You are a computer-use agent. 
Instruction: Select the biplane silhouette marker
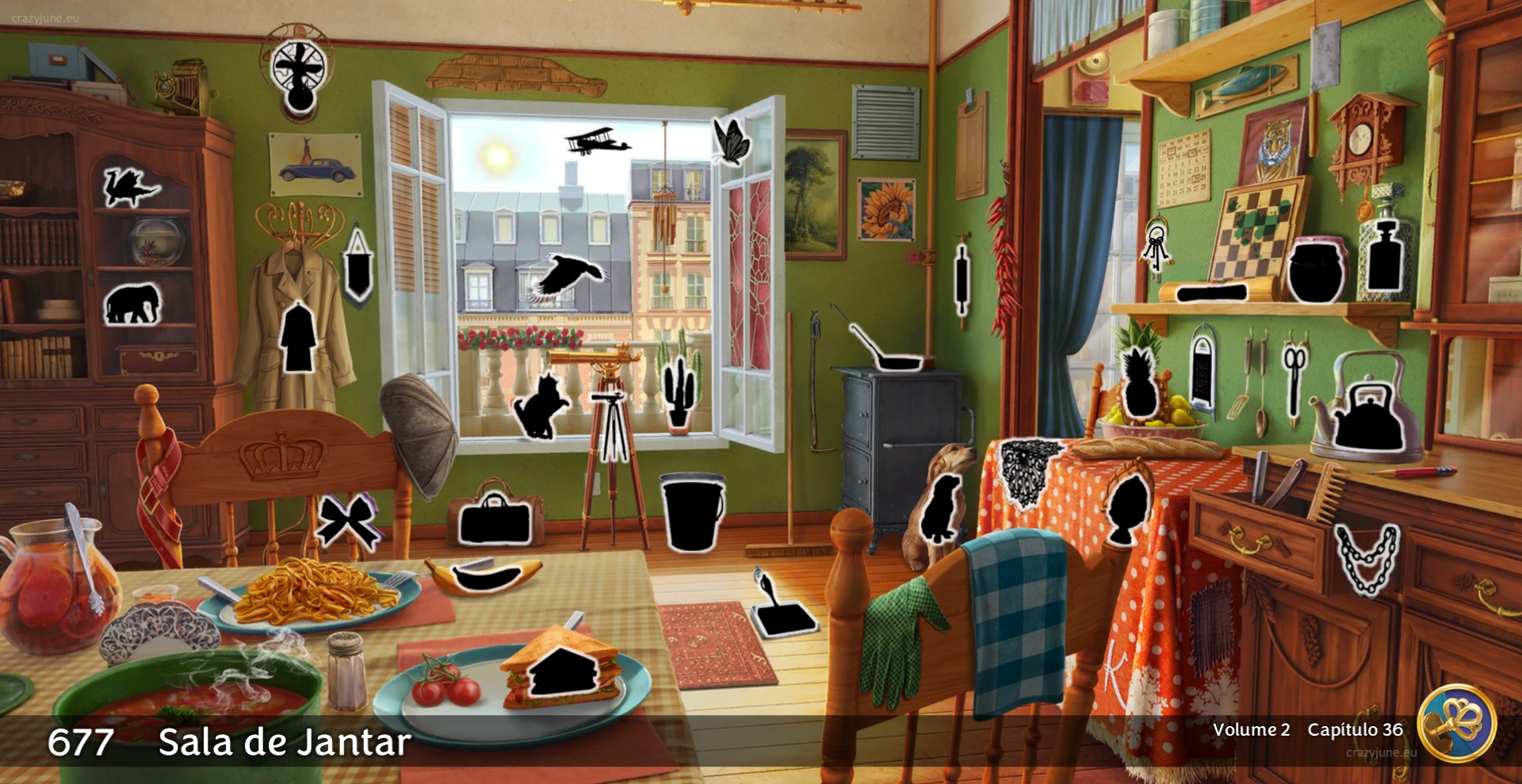point(596,141)
